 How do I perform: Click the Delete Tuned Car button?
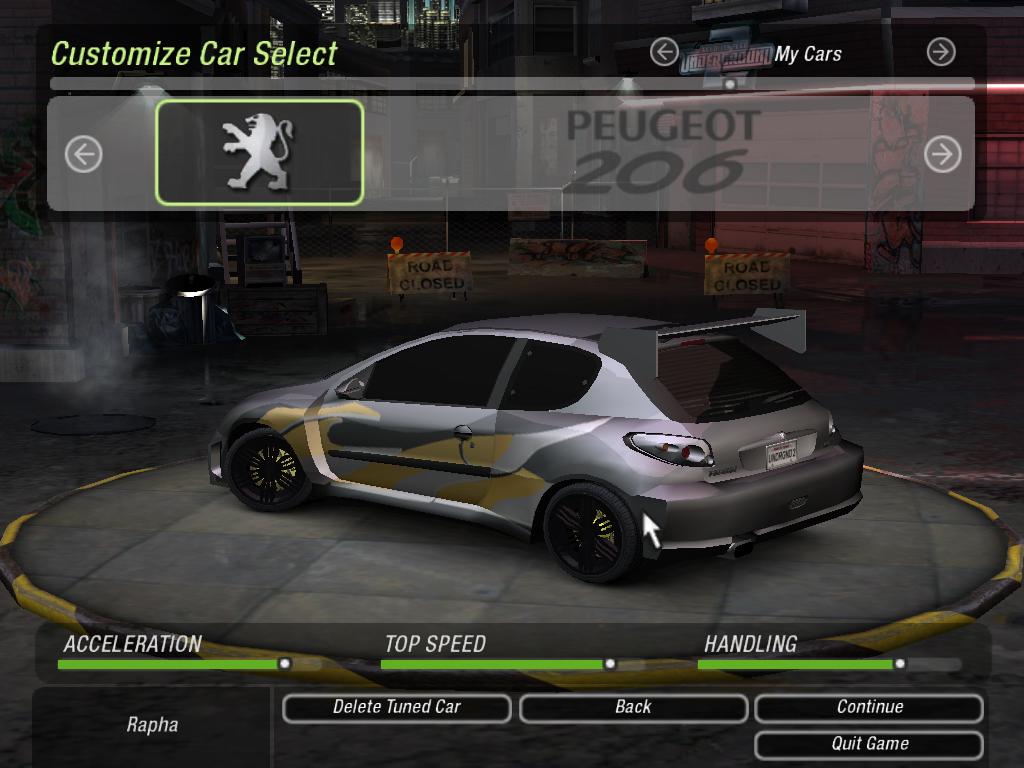tap(396, 708)
